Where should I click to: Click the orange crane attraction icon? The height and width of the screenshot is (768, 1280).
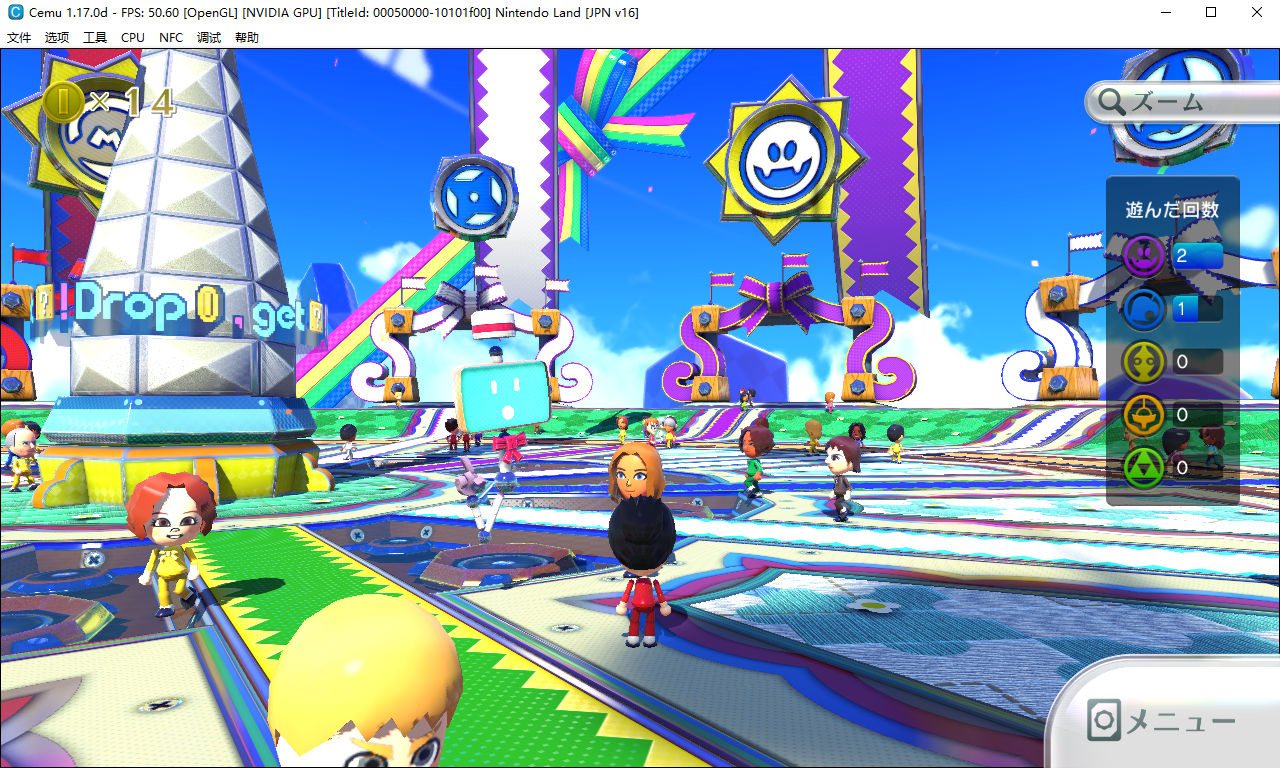pyautogui.click(x=1144, y=415)
